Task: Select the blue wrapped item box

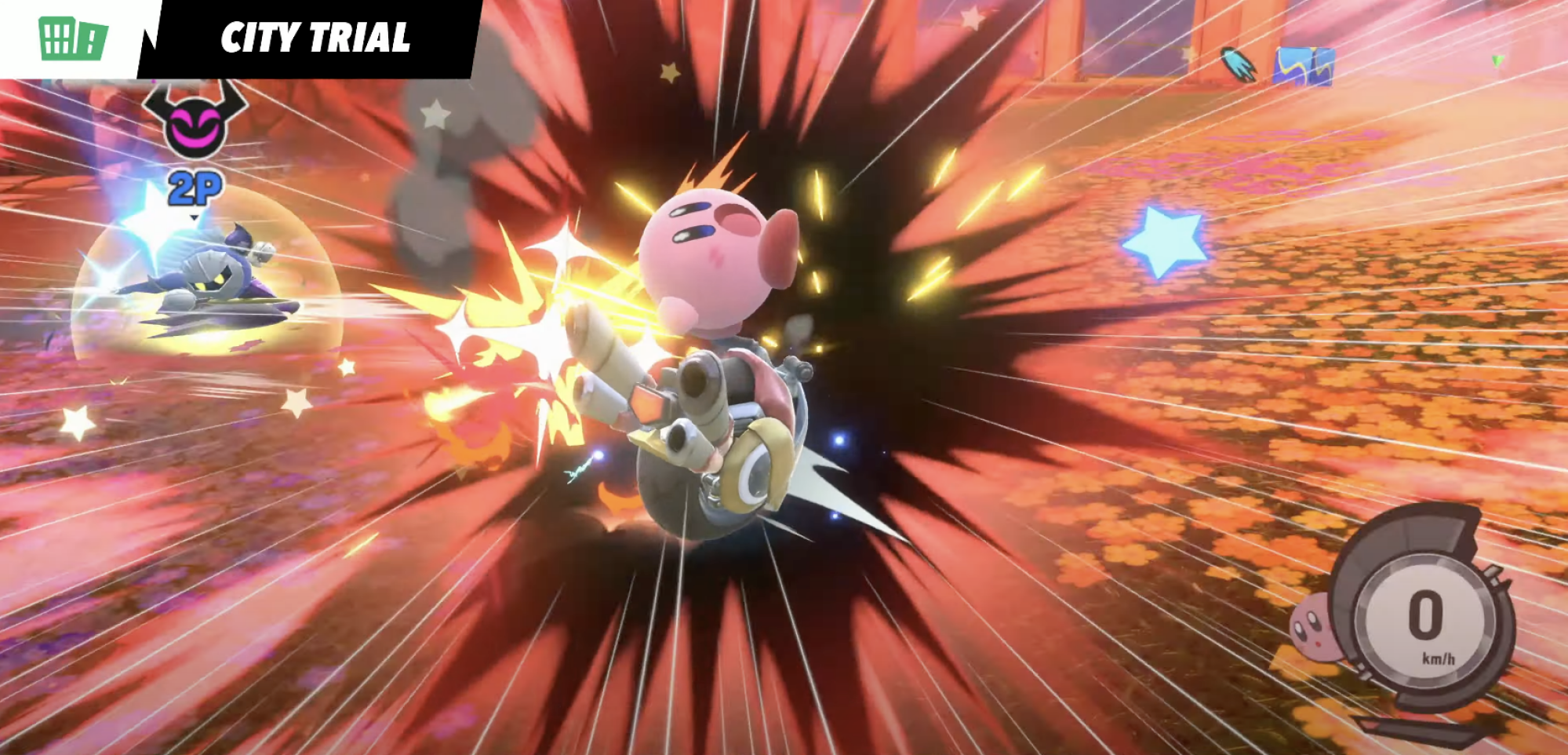Action: coord(1304,67)
